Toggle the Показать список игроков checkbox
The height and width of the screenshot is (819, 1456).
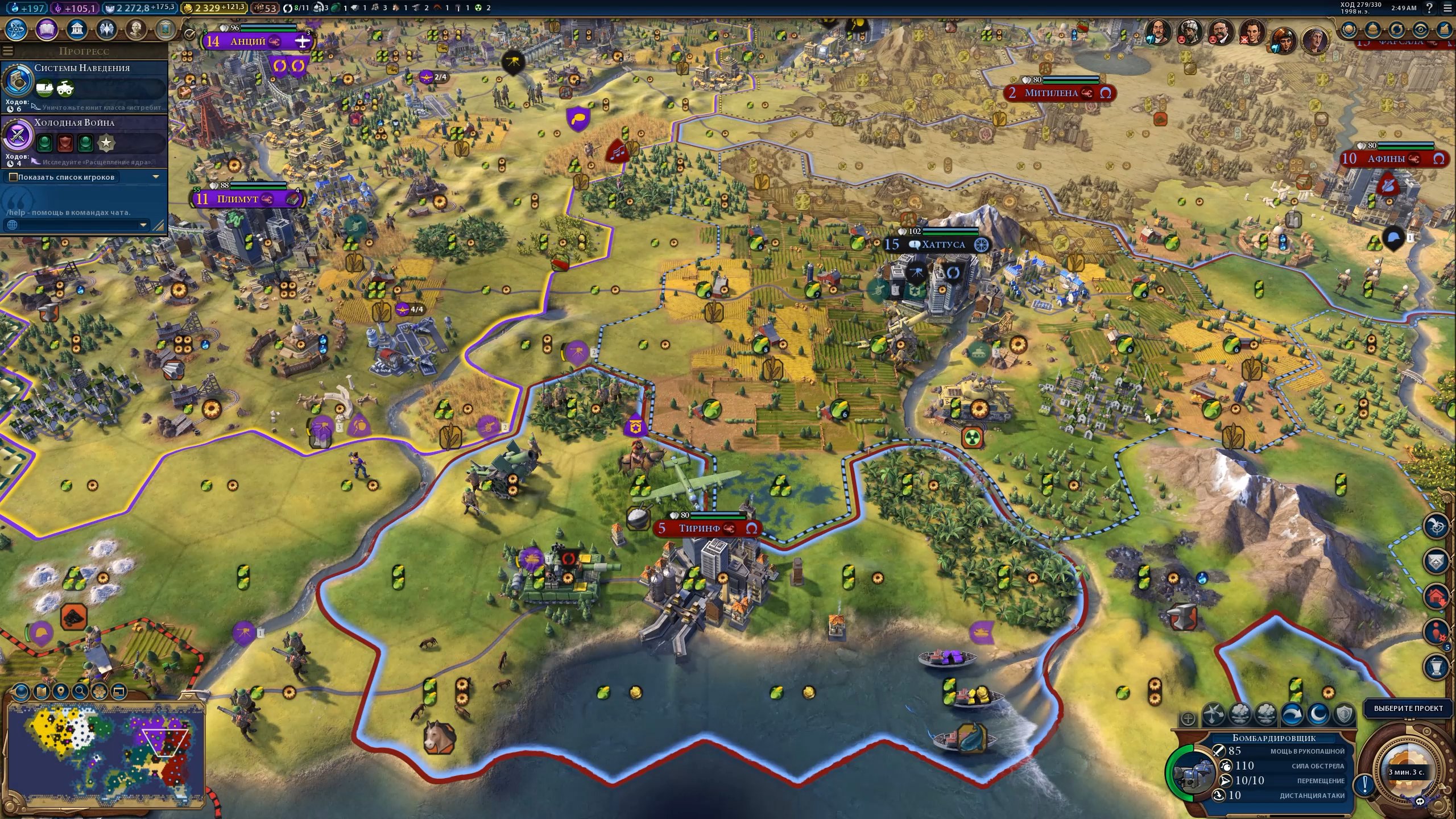pos(13,177)
